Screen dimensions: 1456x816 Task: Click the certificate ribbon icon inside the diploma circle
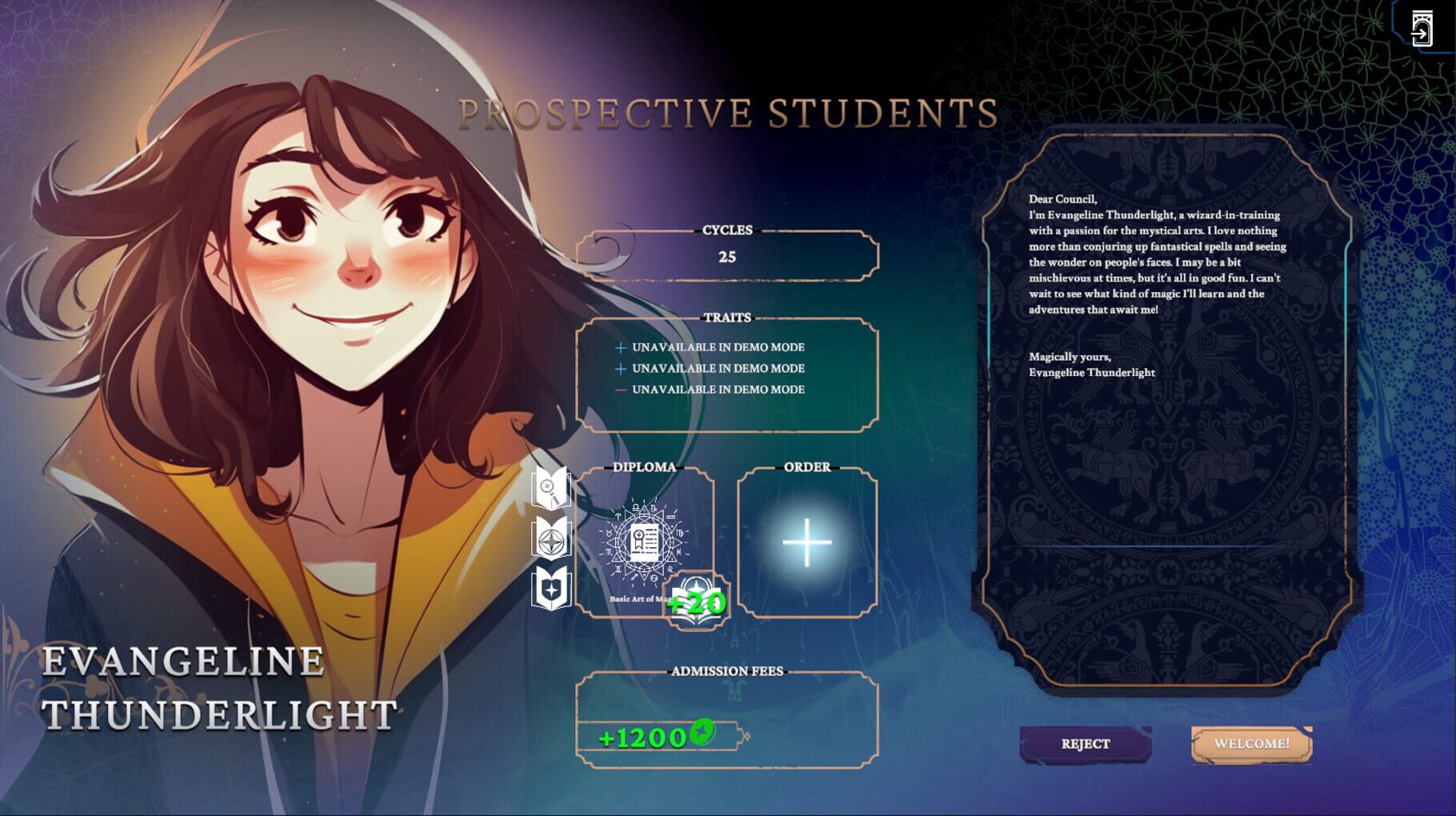pyautogui.click(x=638, y=538)
